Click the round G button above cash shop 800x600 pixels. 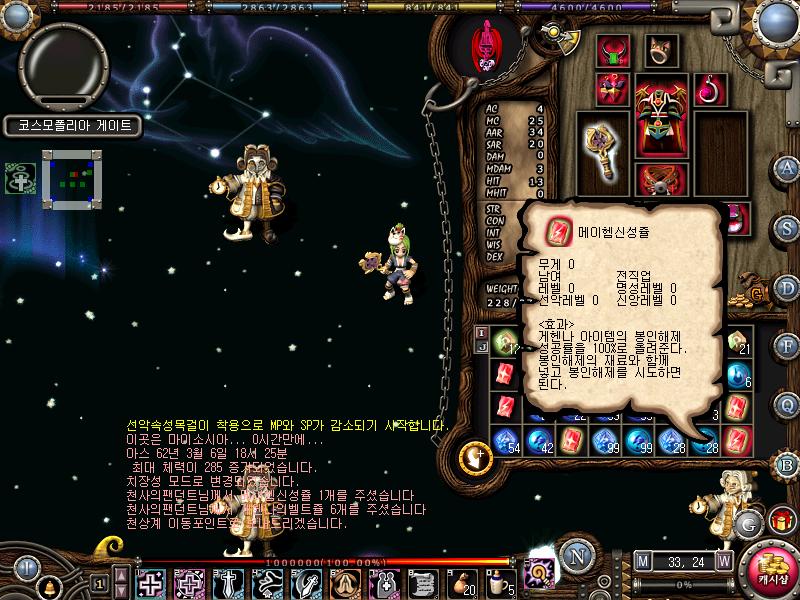pos(748,522)
